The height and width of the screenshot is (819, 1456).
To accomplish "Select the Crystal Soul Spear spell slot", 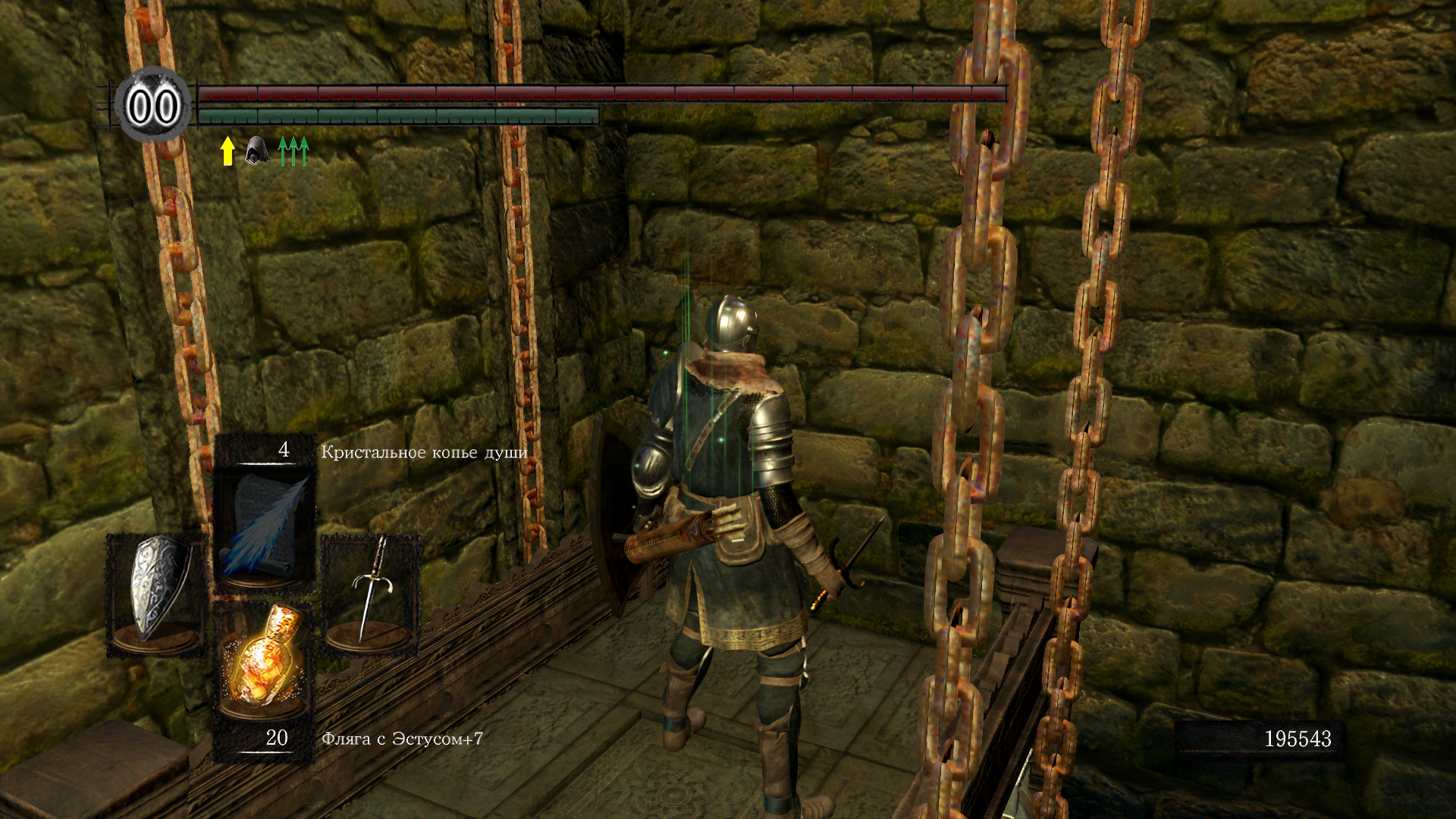I will pos(264,523).
